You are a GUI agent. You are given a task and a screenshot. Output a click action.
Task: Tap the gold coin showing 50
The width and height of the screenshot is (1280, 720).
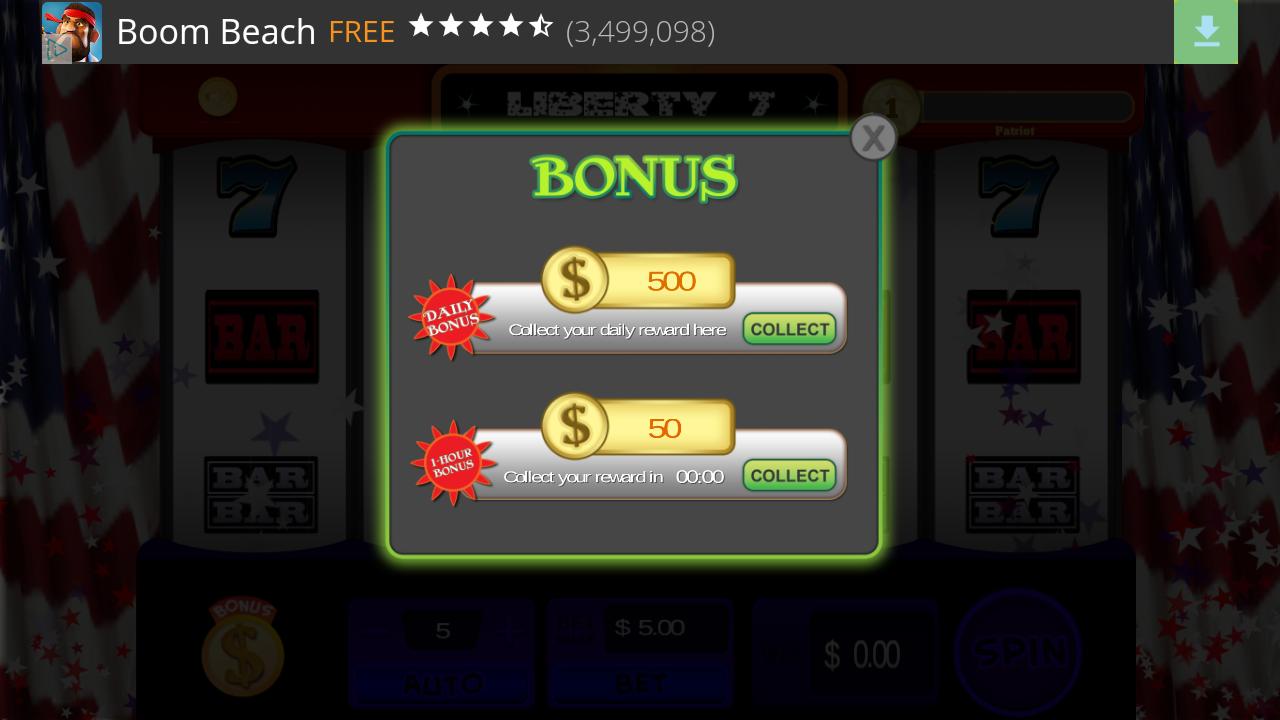575,427
